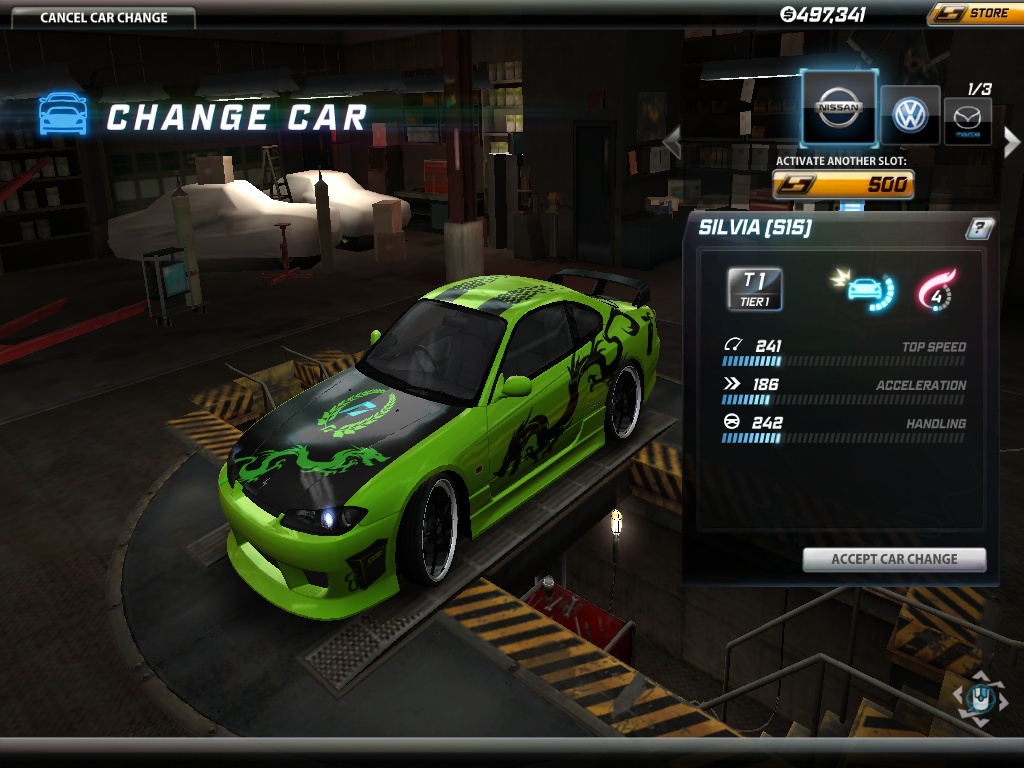Open the Silvia help question mark
Viewport: 1024px width, 768px height.
pos(979,228)
